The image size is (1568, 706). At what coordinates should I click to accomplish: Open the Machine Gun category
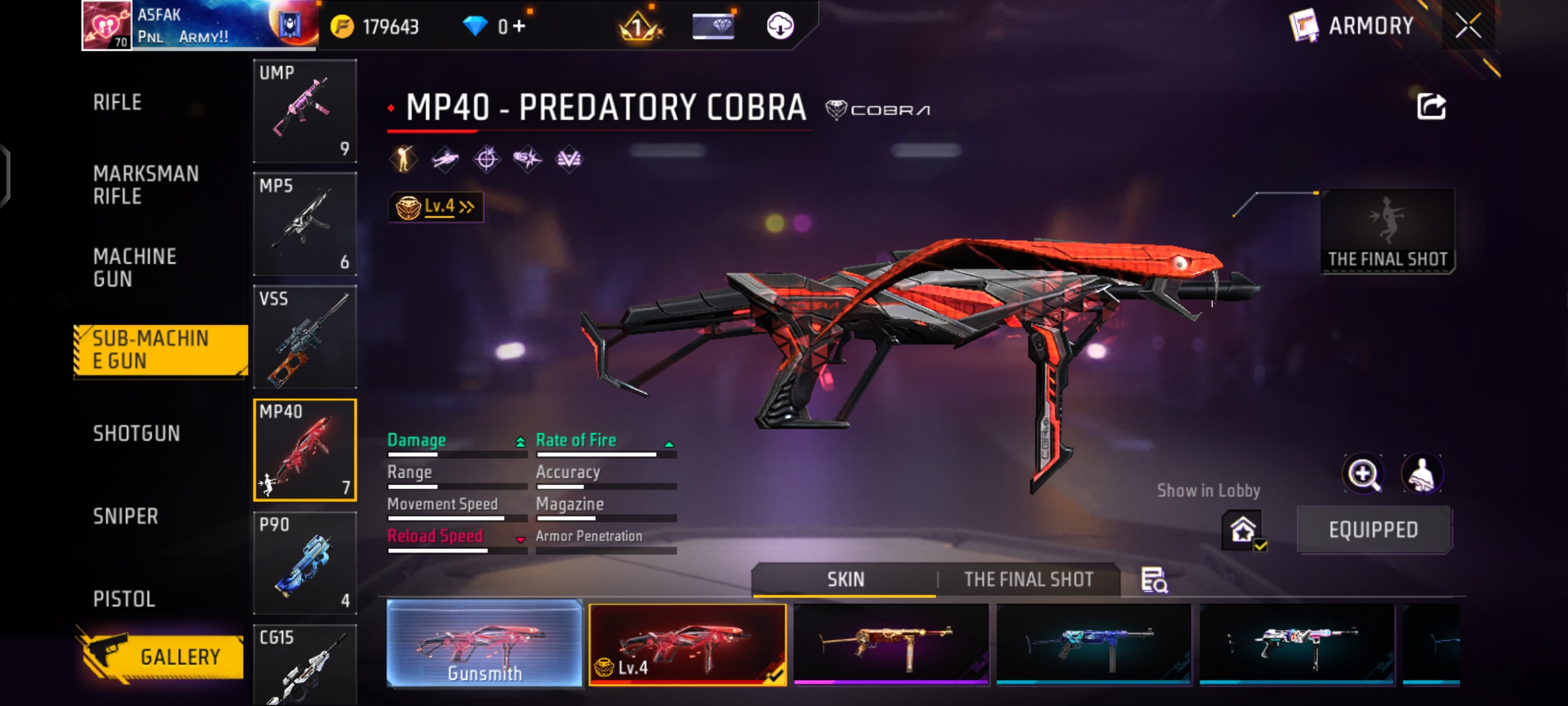(x=135, y=267)
